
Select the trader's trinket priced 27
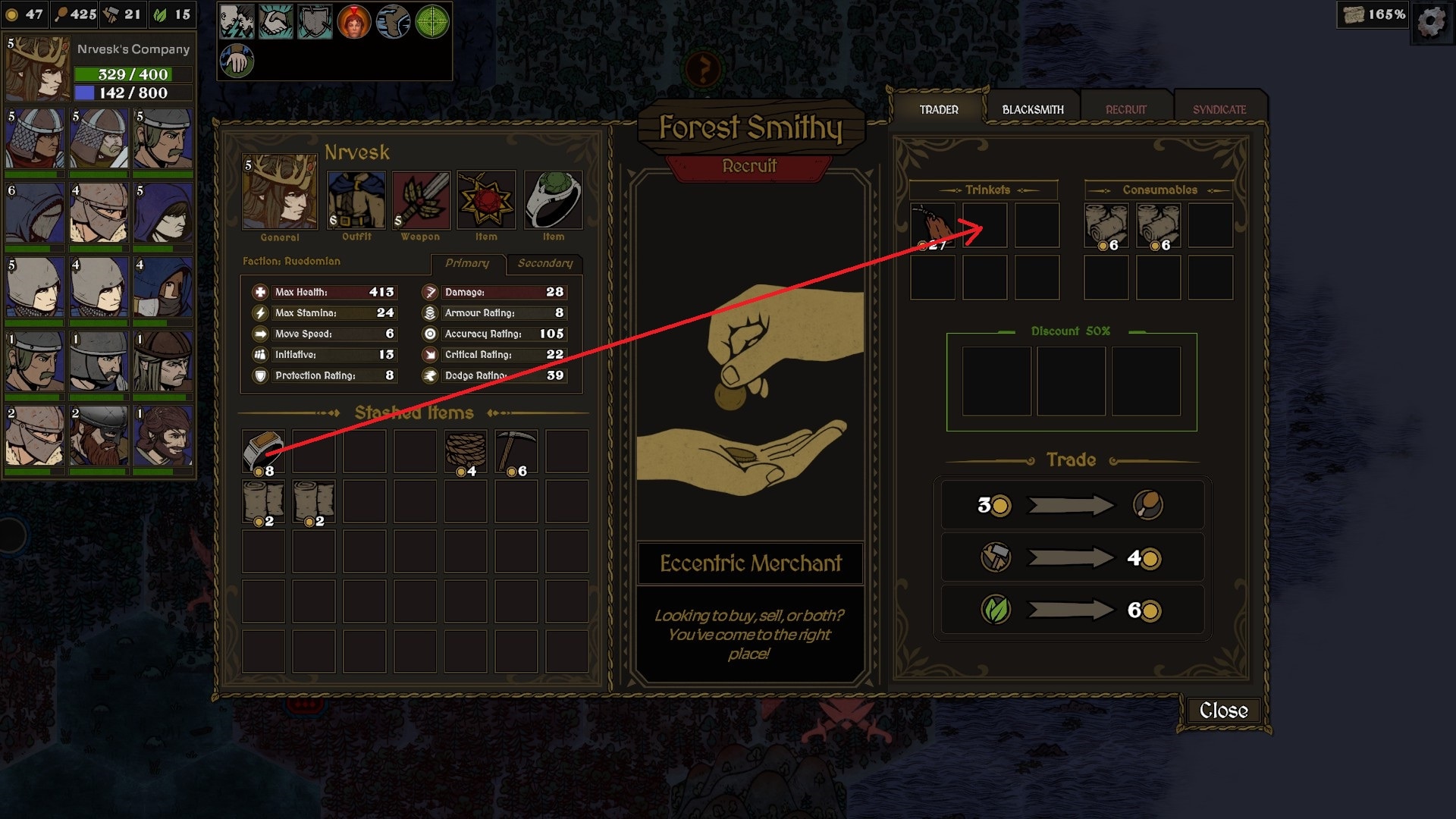932,224
